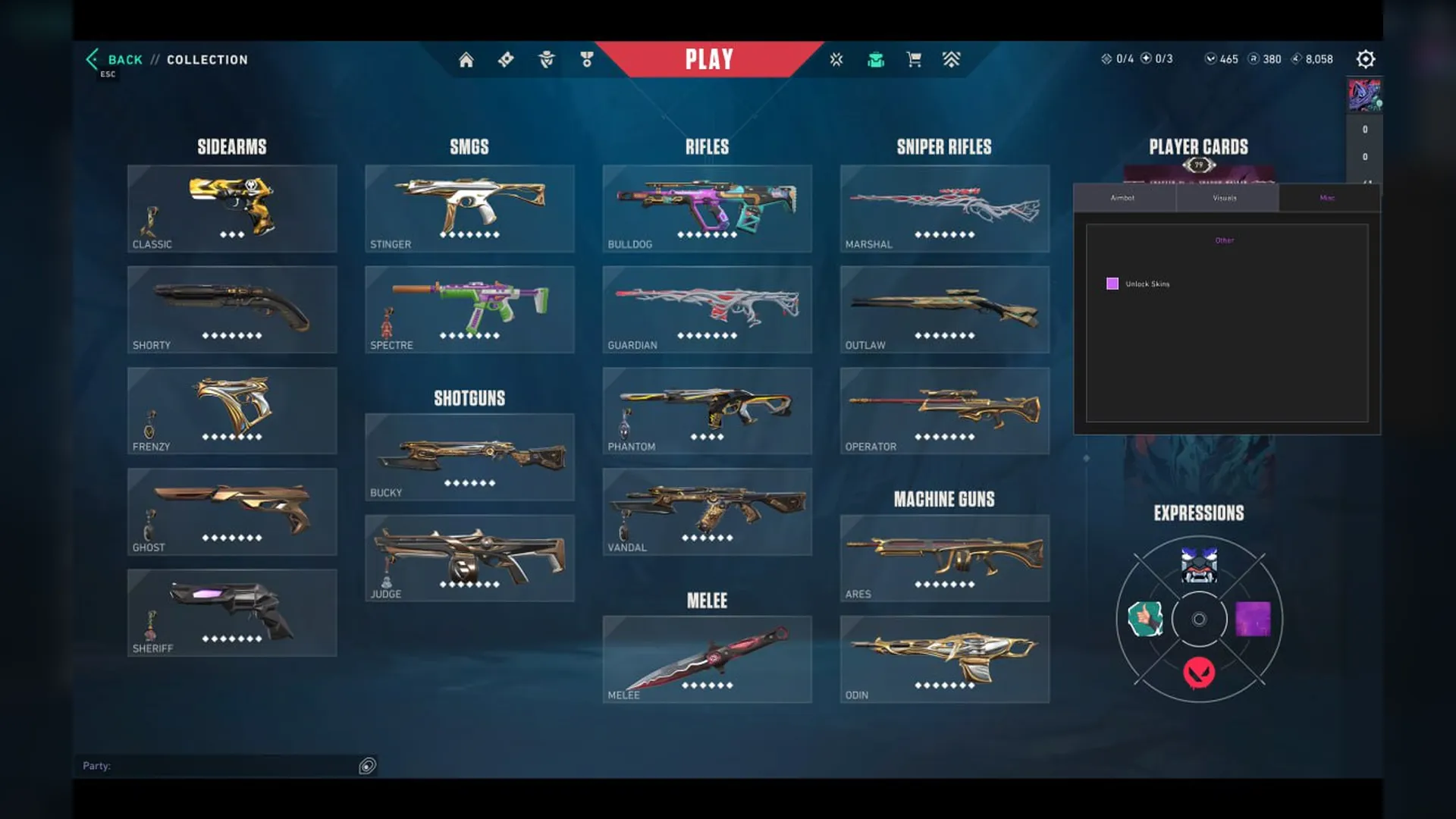
Task: Select the Bulldog rifle slot
Action: pyautogui.click(x=707, y=209)
